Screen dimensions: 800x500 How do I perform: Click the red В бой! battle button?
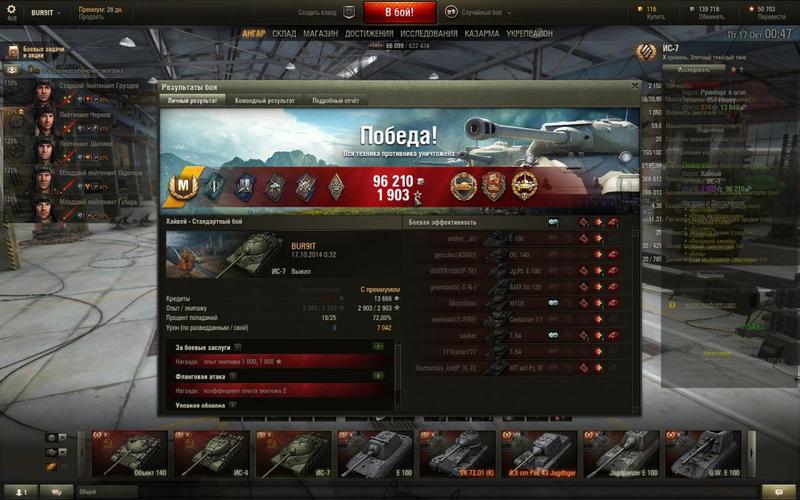[x=399, y=13]
